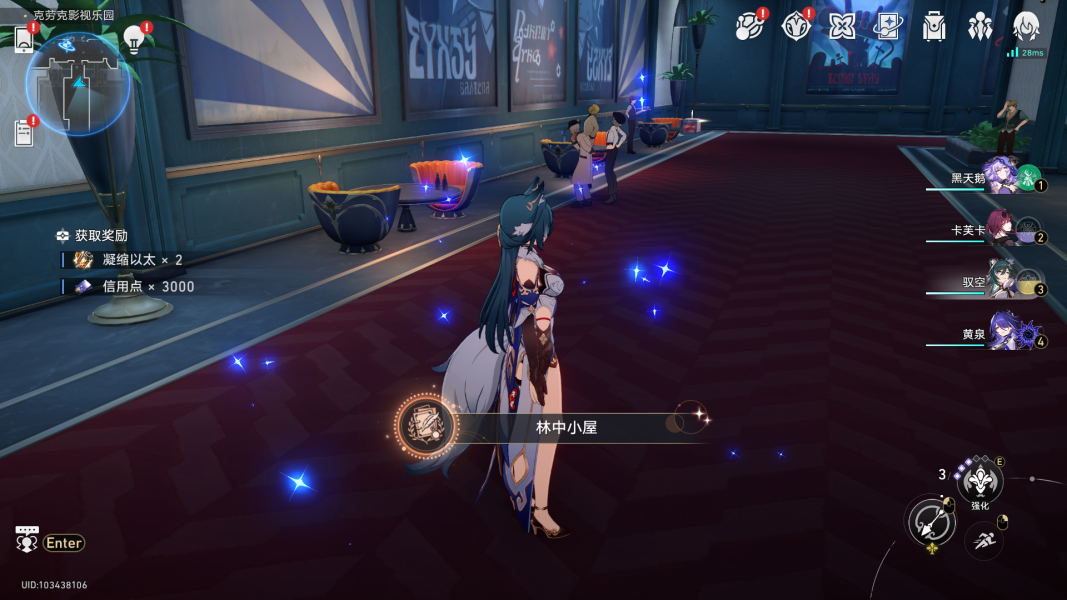Viewport: 1067px width, 600px height.
Task: Toggle the sprint running-figure button
Action: click(984, 540)
